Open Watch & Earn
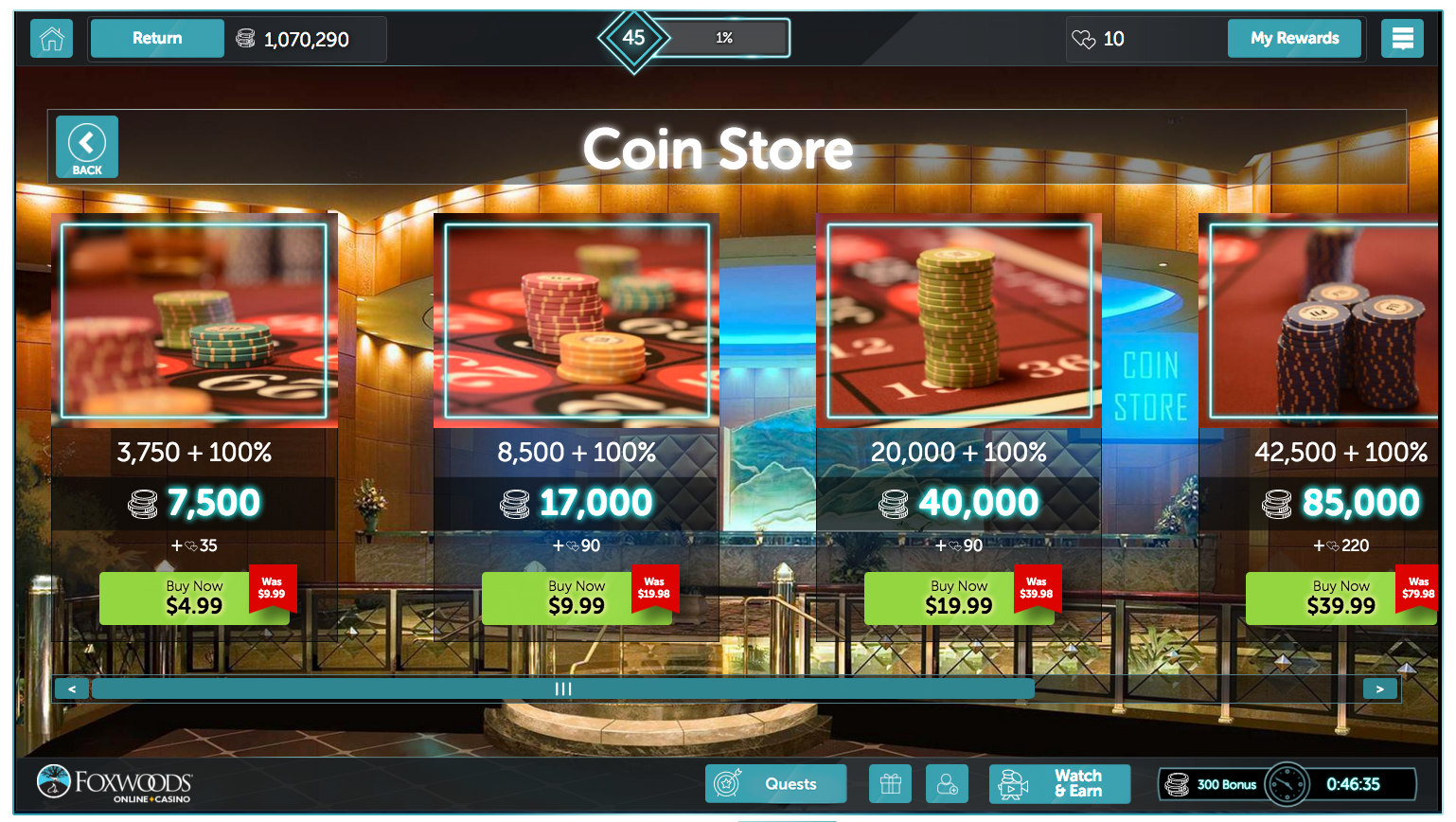 point(1059,784)
